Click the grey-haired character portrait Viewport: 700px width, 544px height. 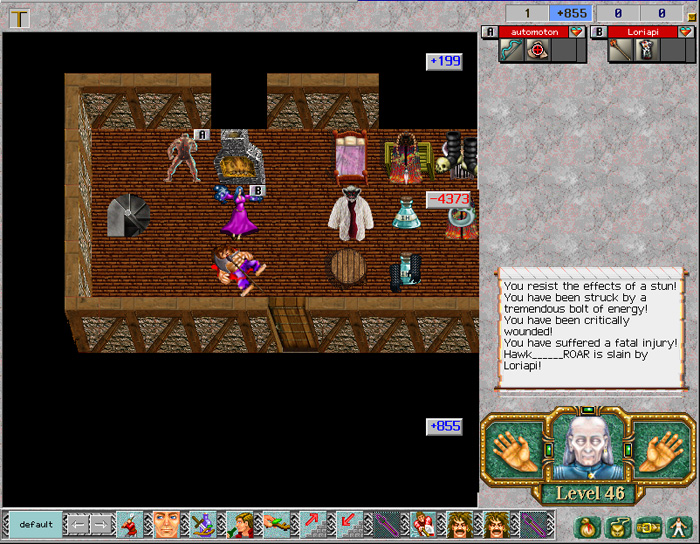(588, 447)
